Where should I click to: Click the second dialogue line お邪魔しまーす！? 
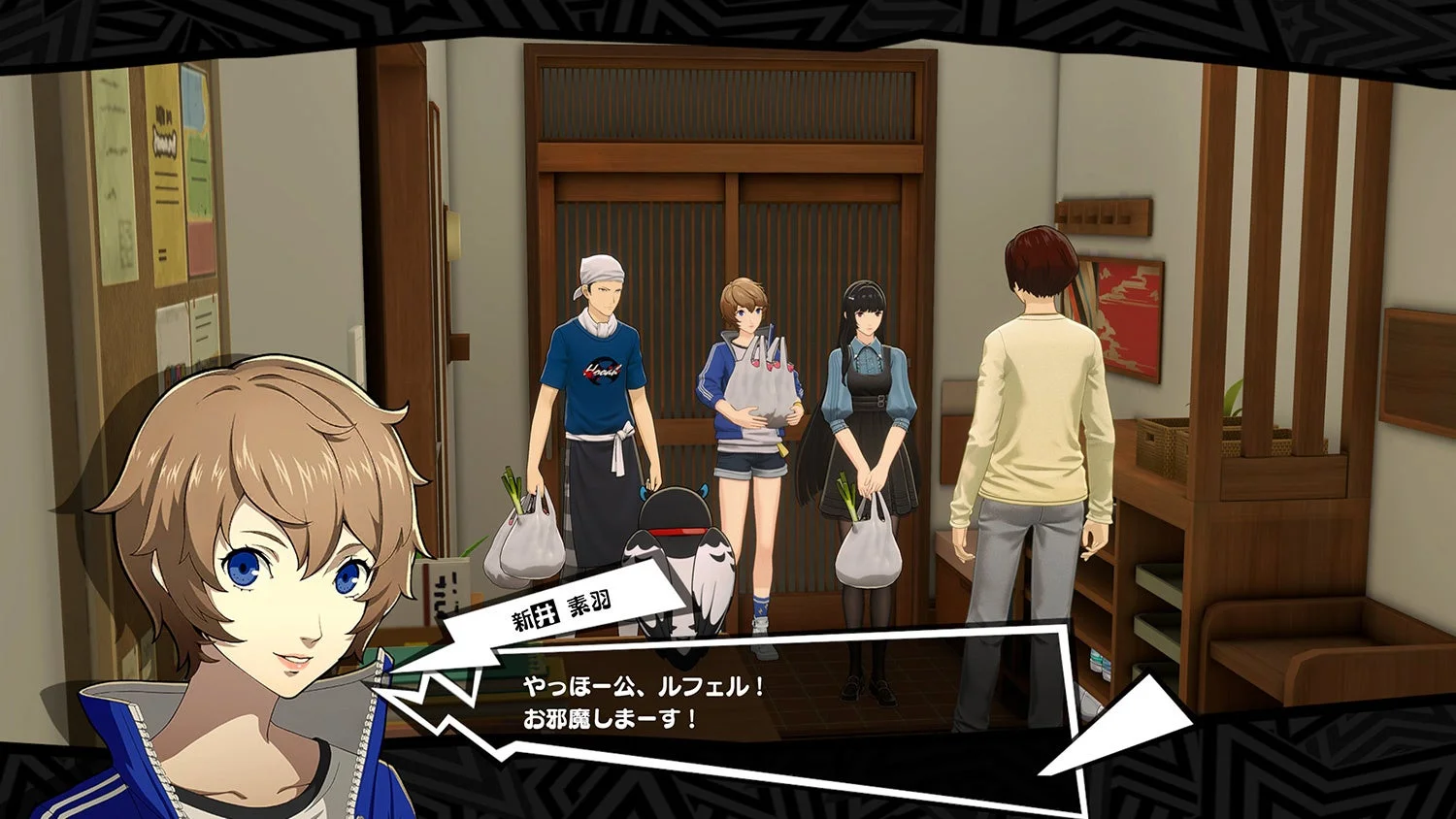pos(612,720)
